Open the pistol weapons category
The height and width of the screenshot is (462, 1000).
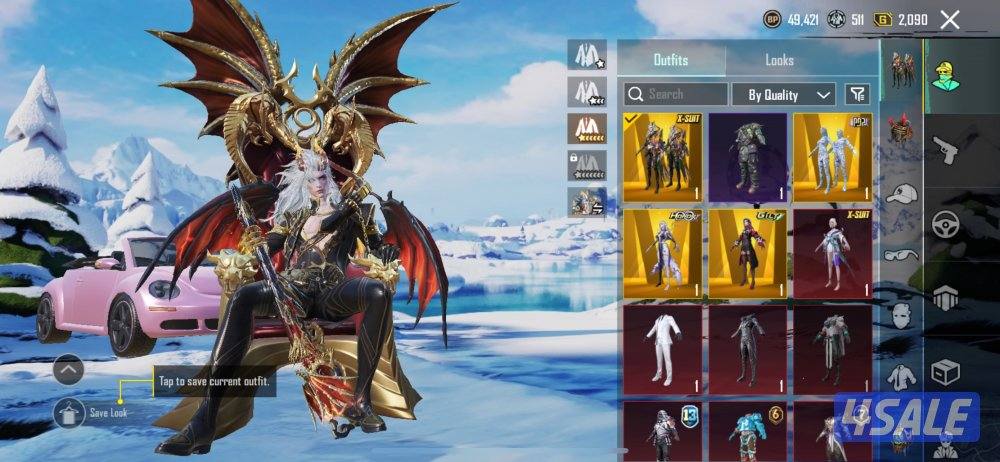pyautogui.click(x=945, y=150)
